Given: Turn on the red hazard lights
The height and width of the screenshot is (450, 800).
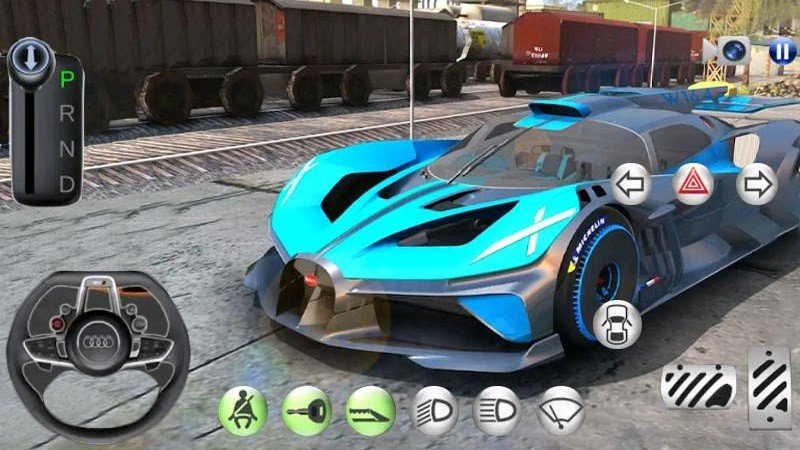Looking at the screenshot, I should coord(692,184).
